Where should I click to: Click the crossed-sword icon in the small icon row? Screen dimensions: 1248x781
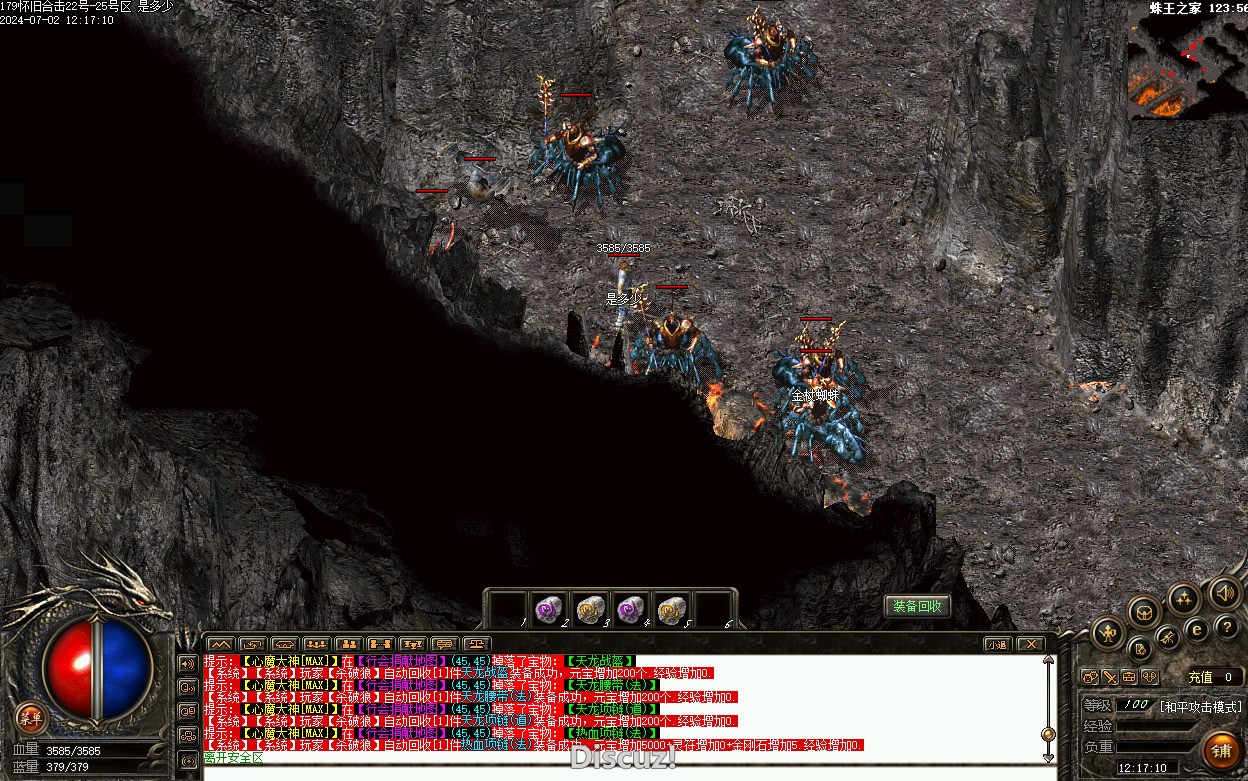tap(1111, 677)
